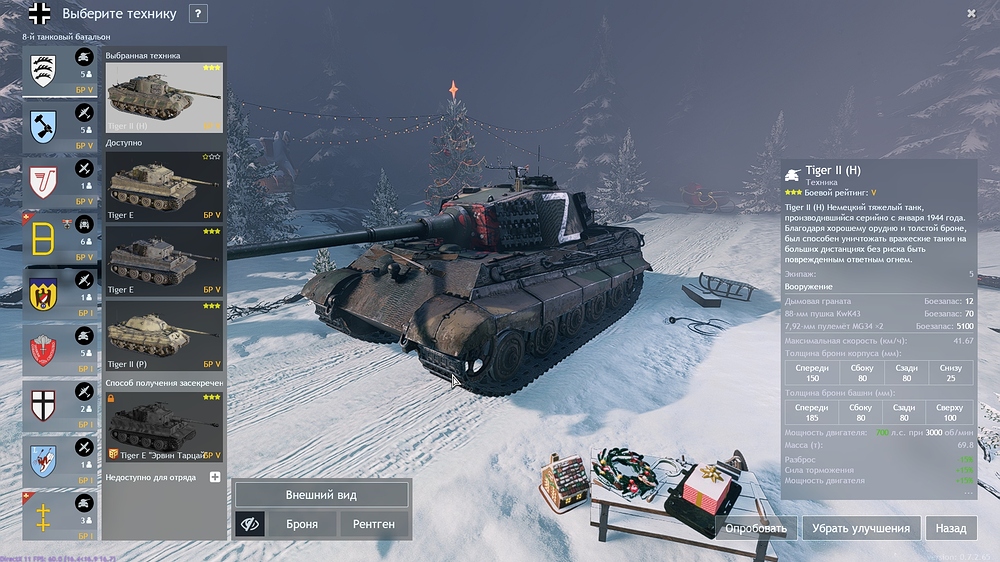The image size is (1000, 562).
Task: Open the "Внешний вид" appearance menu
Action: pyautogui.click(x=321, y=495)
